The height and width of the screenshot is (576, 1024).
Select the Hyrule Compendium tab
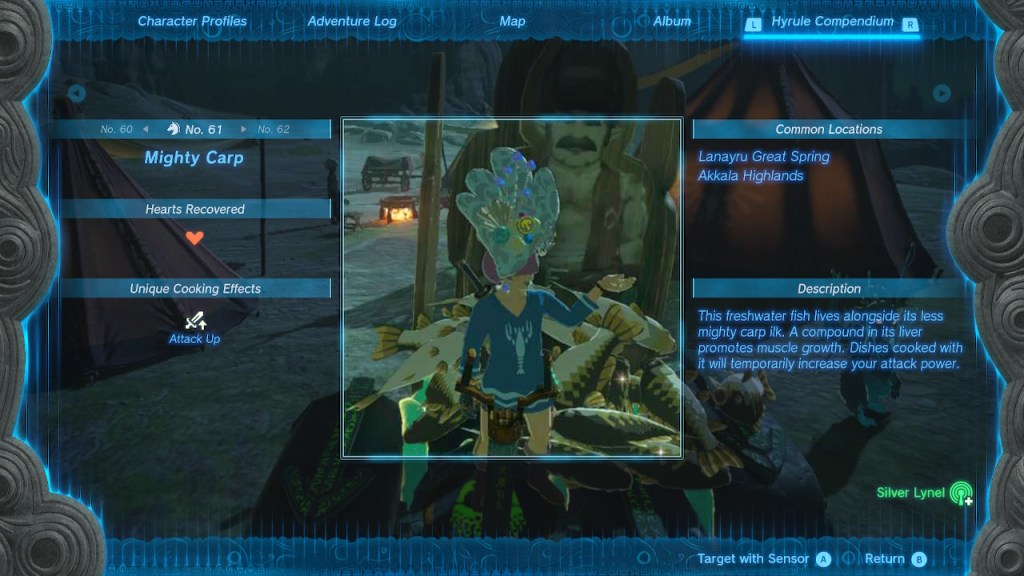point(832,22)
